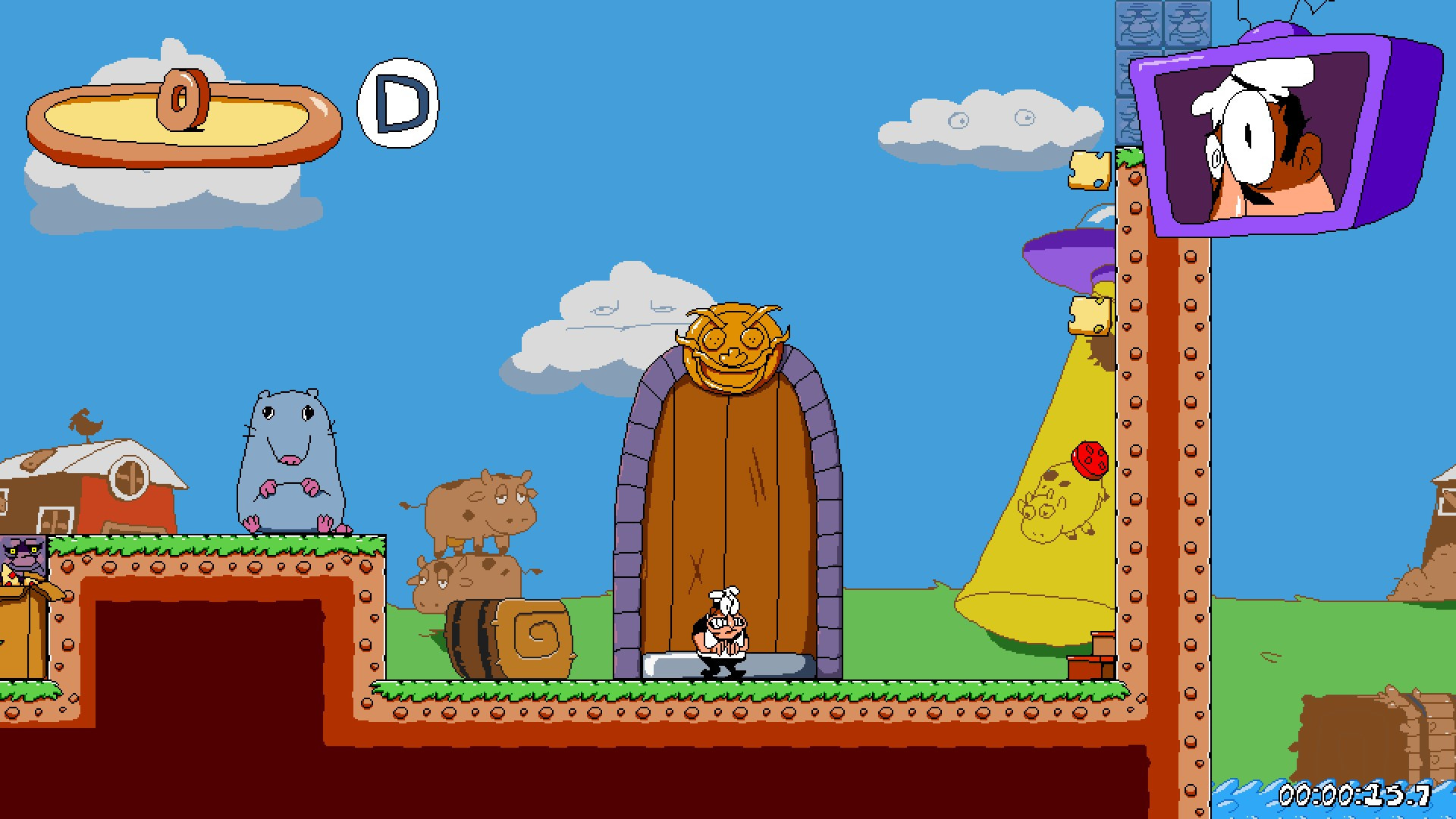Viewport: 1456px width, 819px height.
Task: Open the barn door with the round window
Action: (129, 478)
